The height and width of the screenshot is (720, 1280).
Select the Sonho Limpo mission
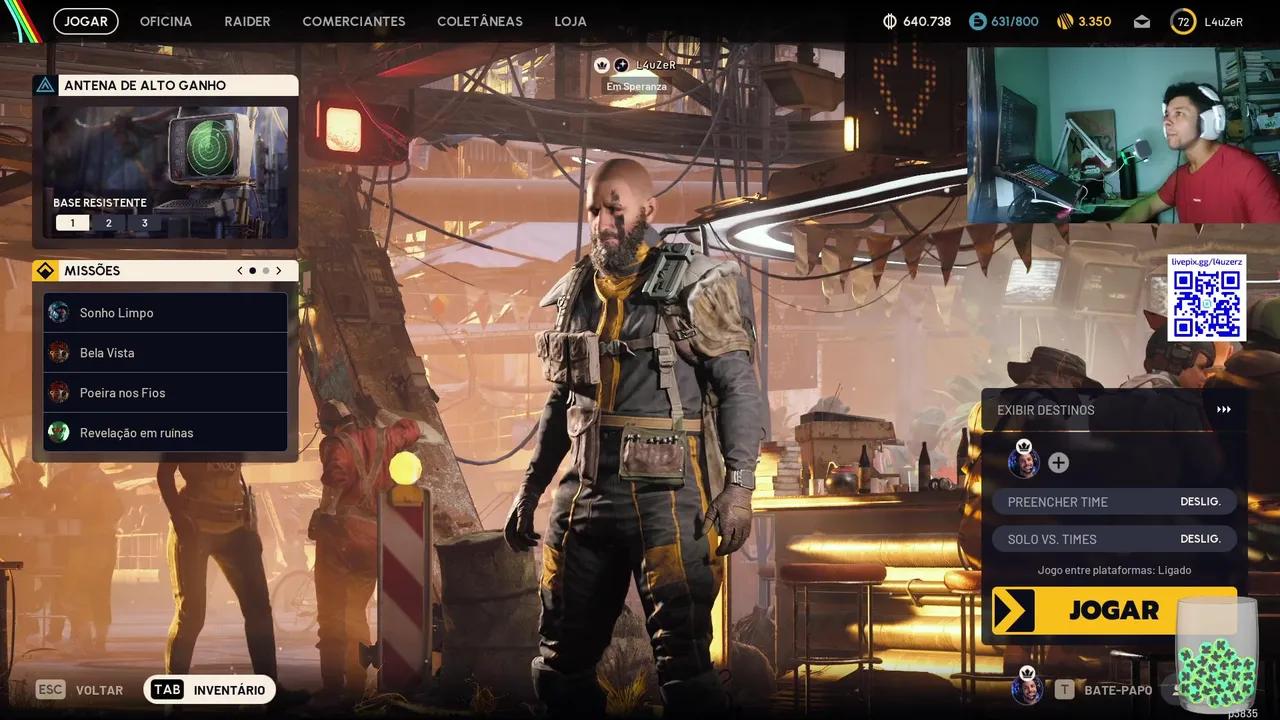(166, 313)
